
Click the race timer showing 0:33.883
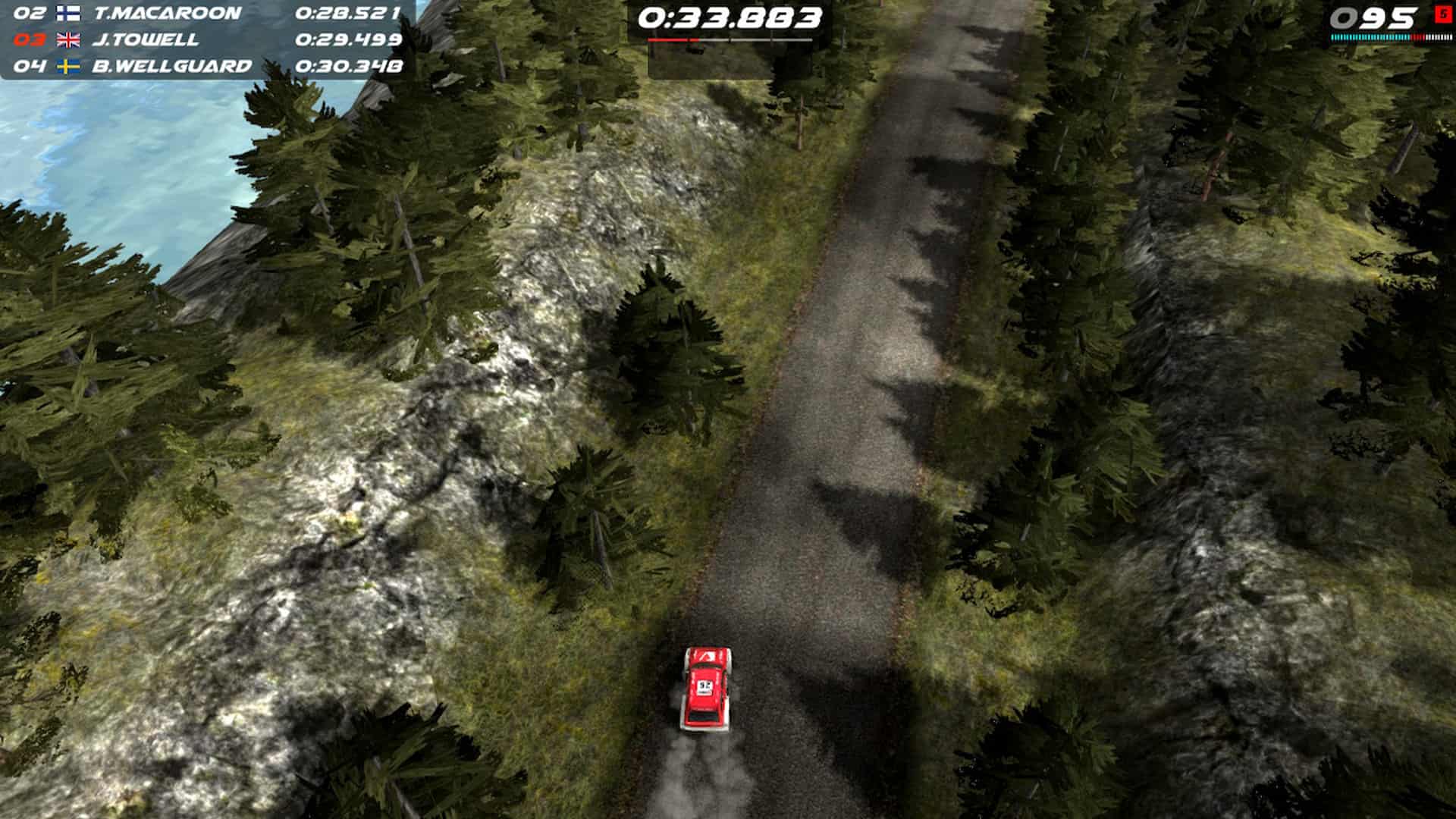click(x=730, y=17)
